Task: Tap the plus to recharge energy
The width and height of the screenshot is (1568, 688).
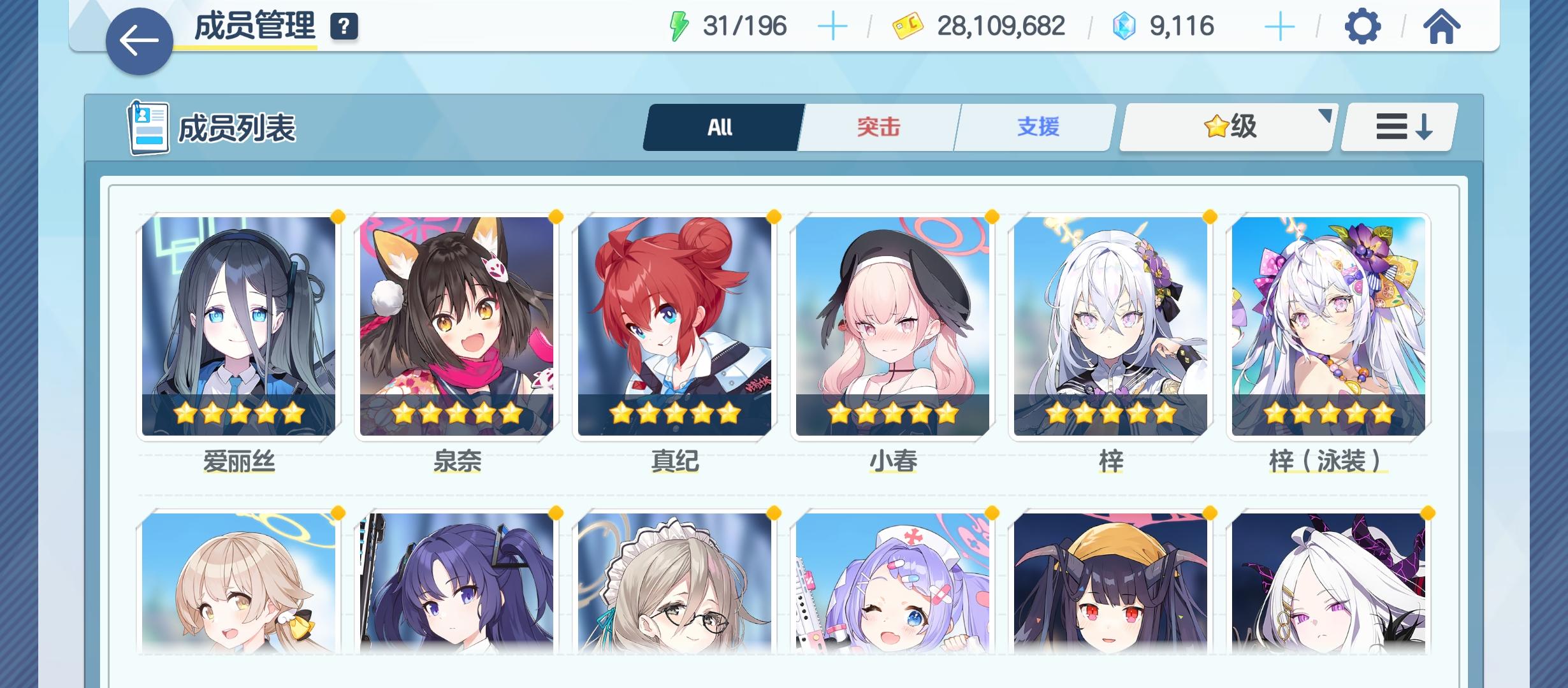Action: (x=832, y=27)
